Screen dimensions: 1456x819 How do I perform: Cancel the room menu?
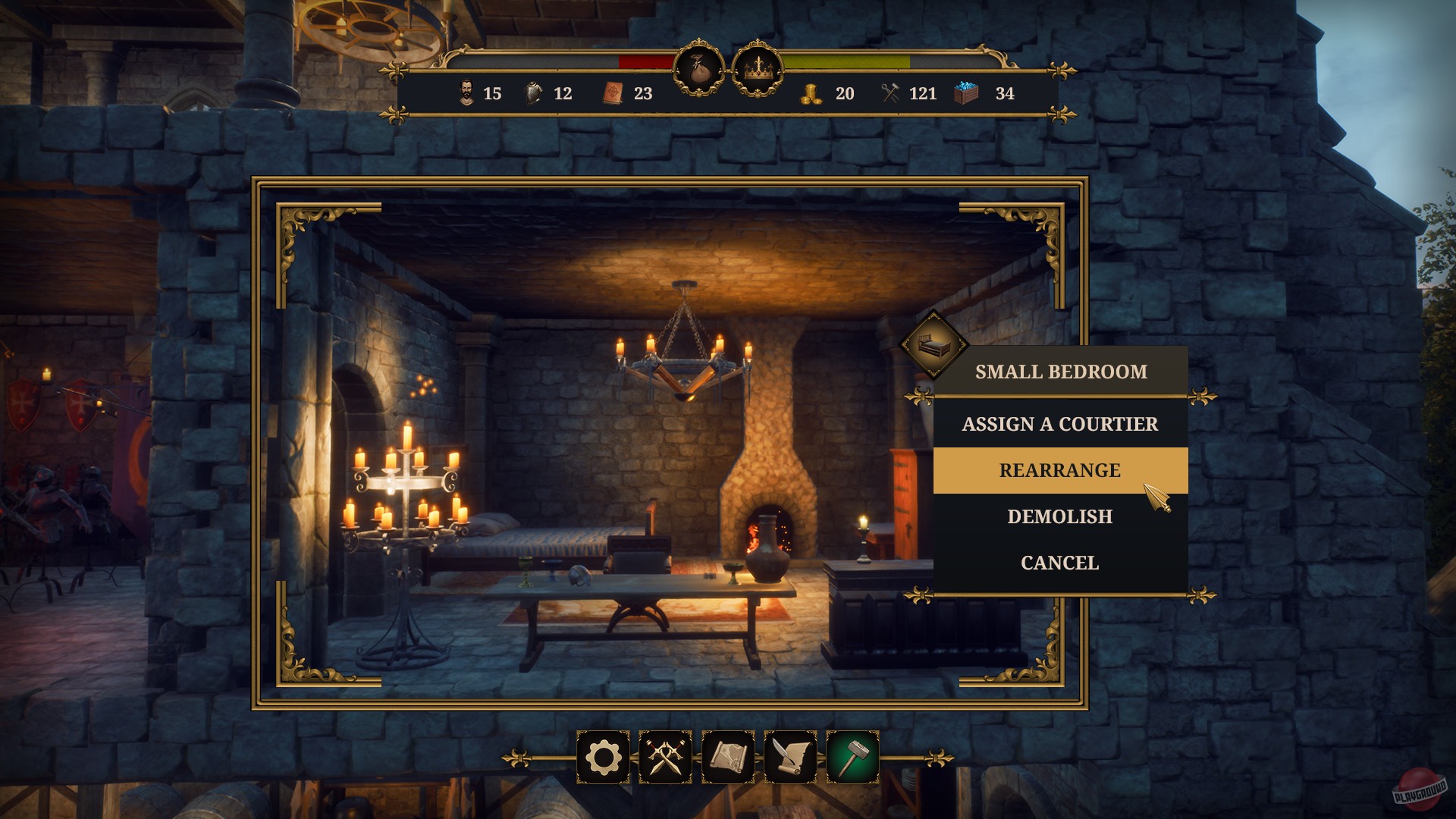coord(1059,563)
